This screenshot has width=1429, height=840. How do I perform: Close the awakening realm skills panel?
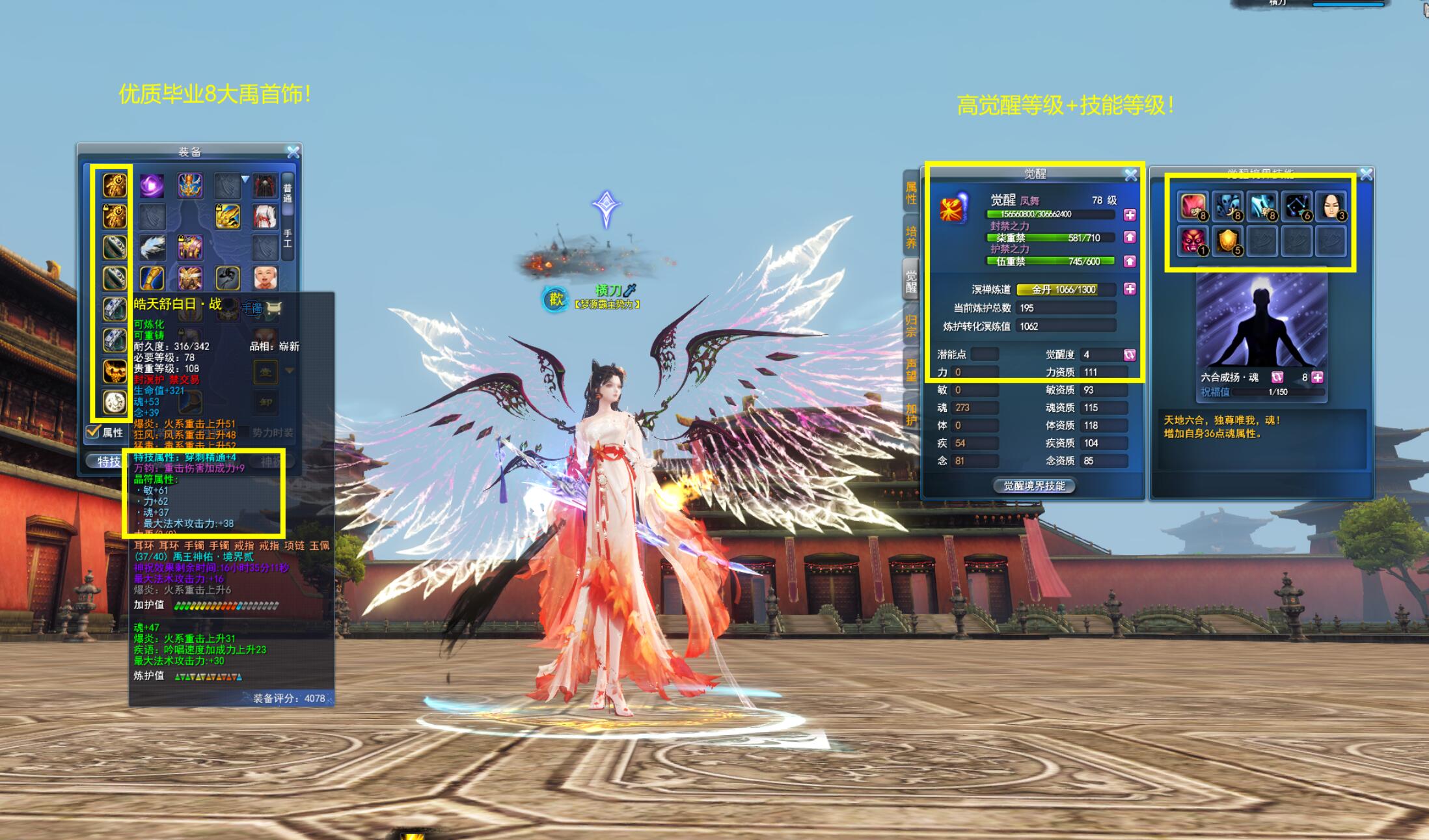click(1366, 174)
